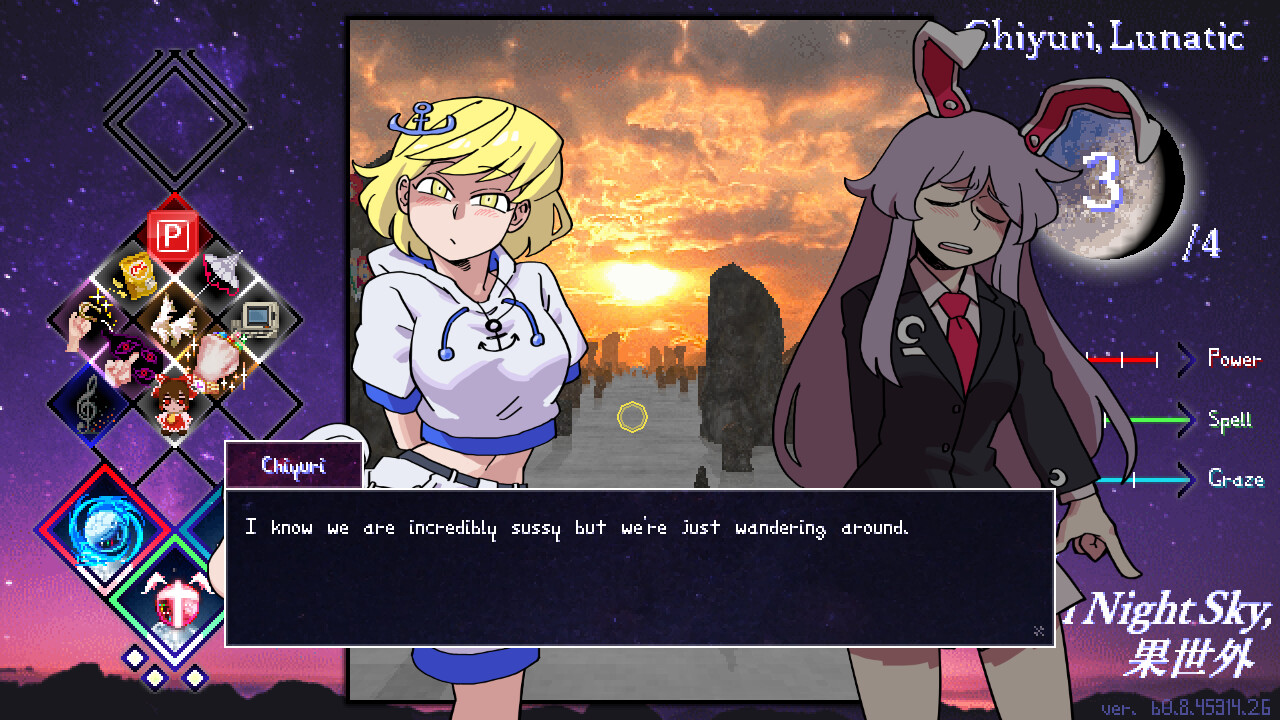This screenshot has width=1280, height=720.
Task: Click the pink-handled umbrella item icon
Action: pyautogui.click(x=220, y=272)
